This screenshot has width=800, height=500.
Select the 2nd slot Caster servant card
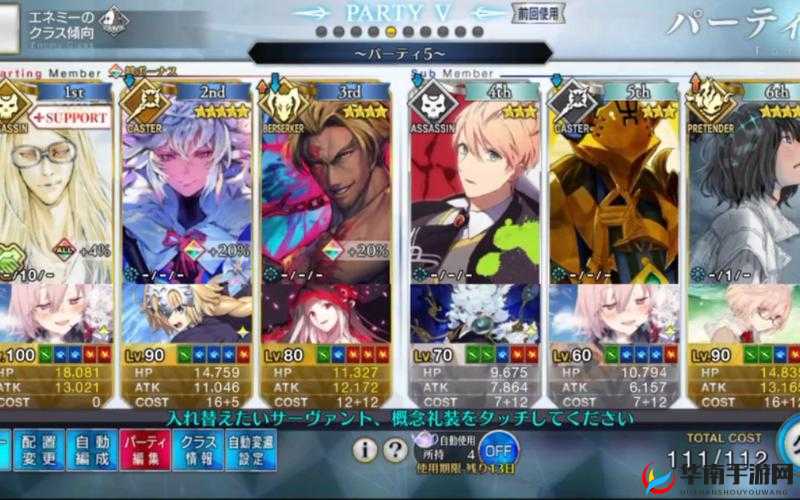point(186,190)
